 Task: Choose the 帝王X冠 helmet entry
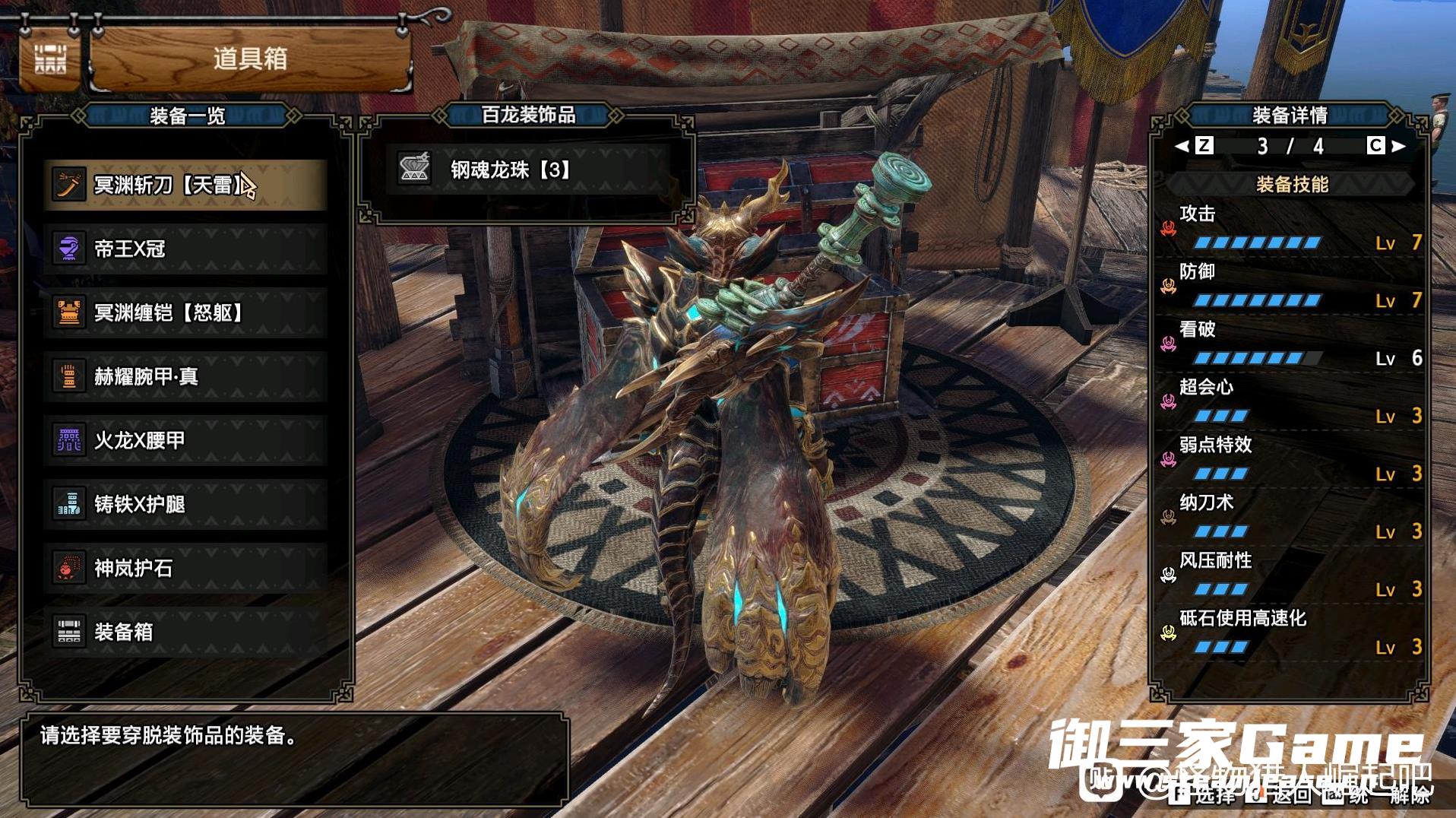(x=185, y=249)
